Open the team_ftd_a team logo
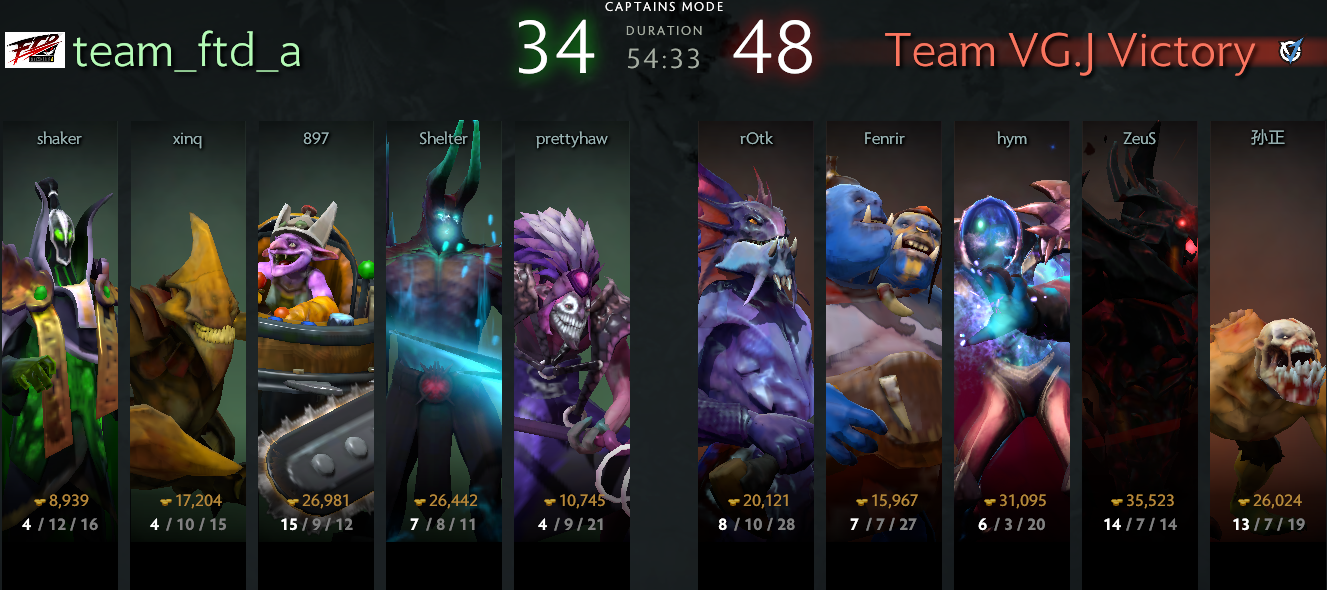 pyautogui.click(x=35, y=50)
